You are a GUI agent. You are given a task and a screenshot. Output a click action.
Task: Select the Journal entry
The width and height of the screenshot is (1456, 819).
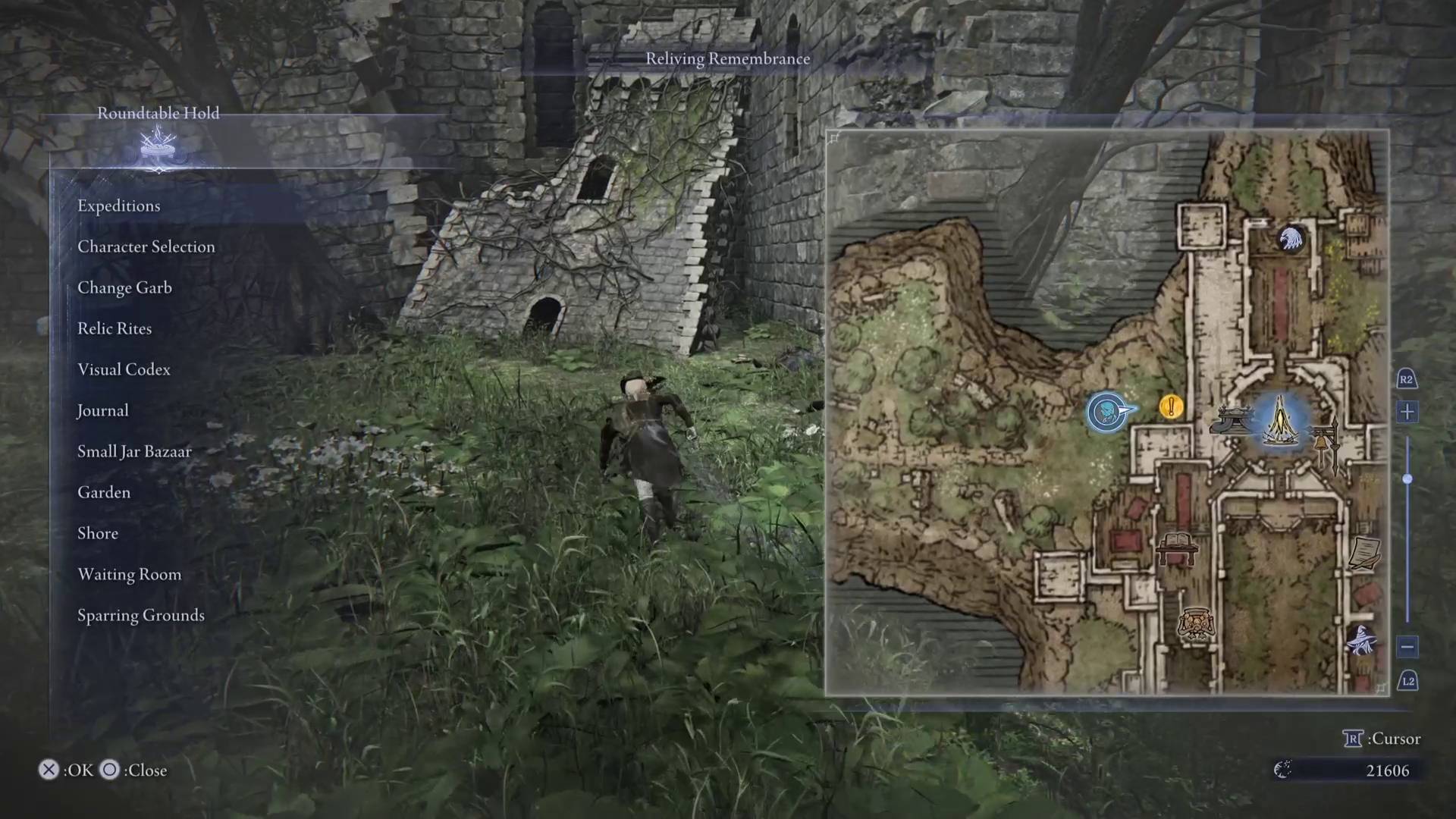click(x=102, y=410)
